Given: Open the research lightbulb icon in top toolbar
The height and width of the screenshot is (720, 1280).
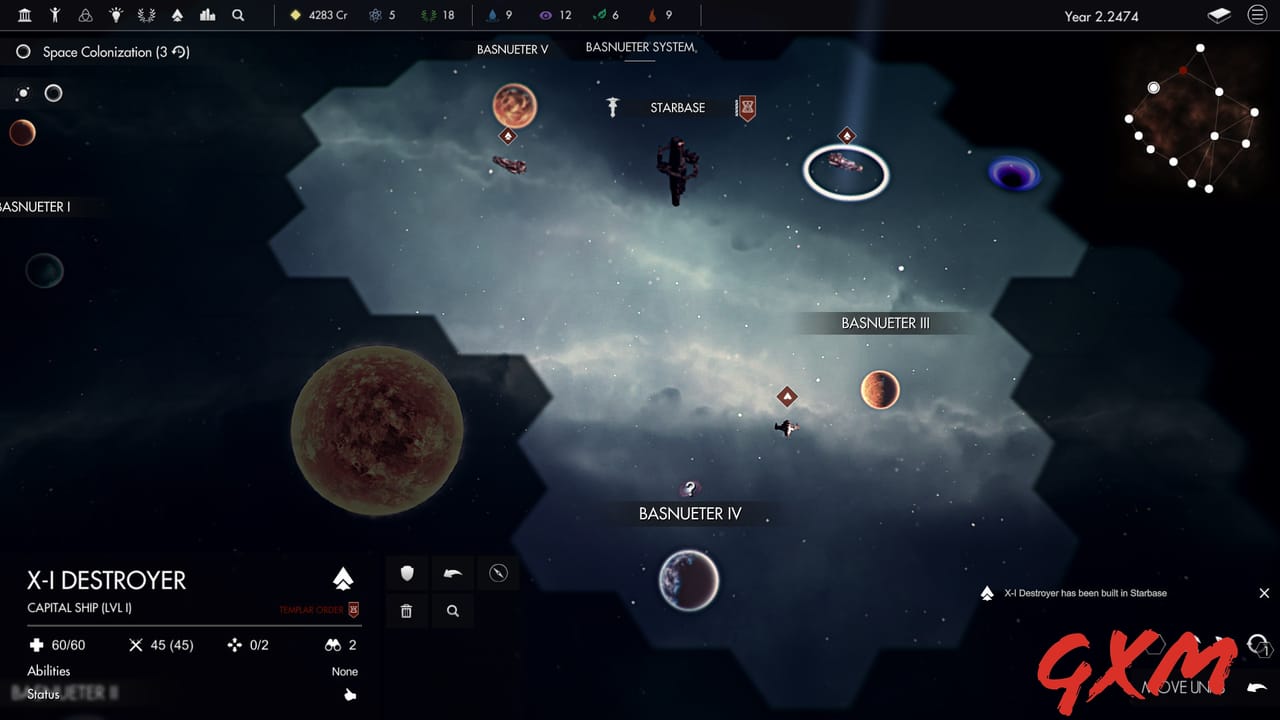Looking at the screenshot, I should click(115, 15).
